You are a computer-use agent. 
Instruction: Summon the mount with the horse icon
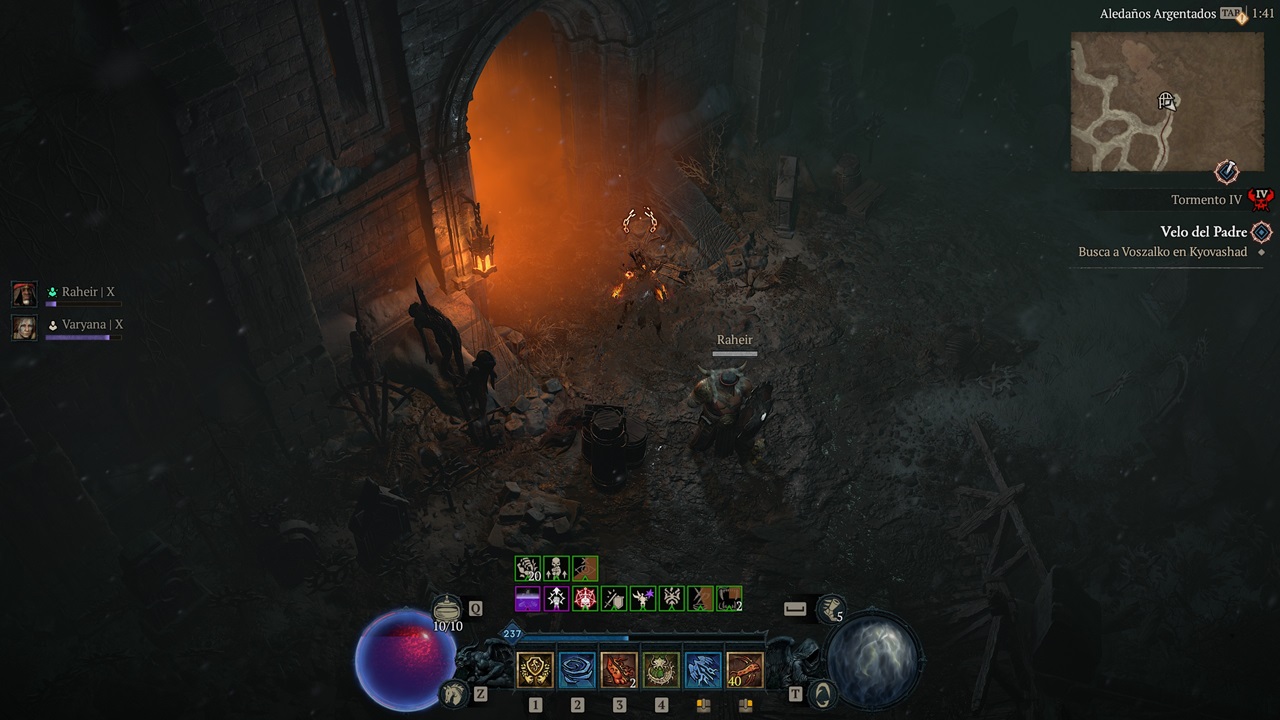point(453,692)
